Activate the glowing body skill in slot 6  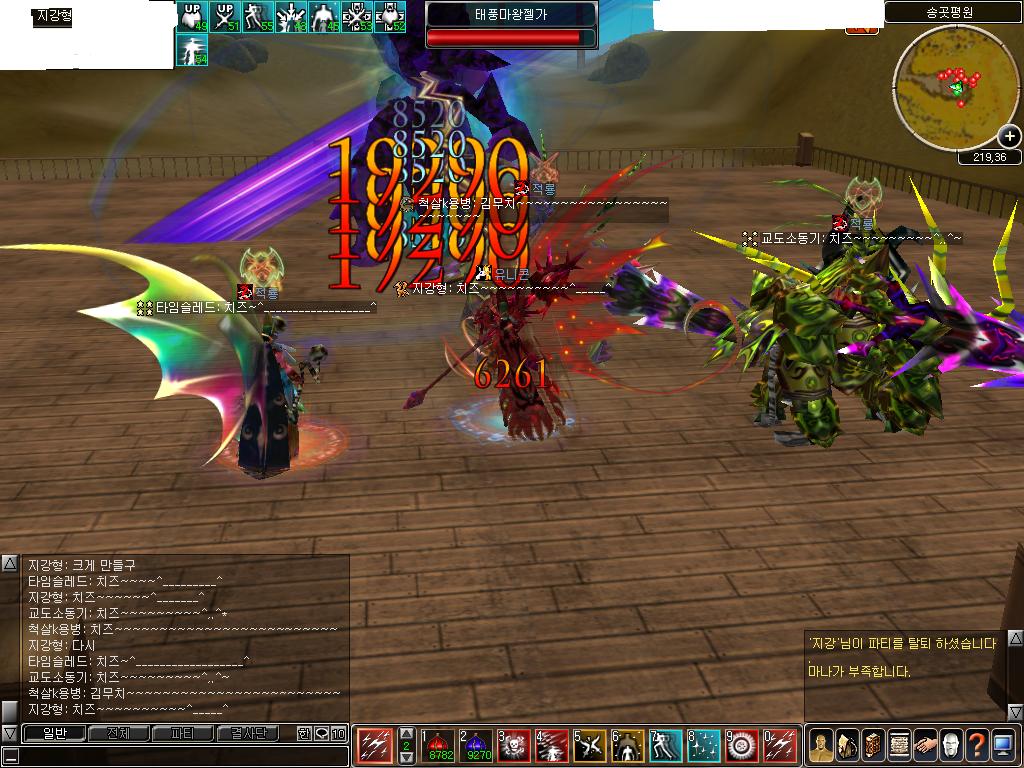click(629, 745)
